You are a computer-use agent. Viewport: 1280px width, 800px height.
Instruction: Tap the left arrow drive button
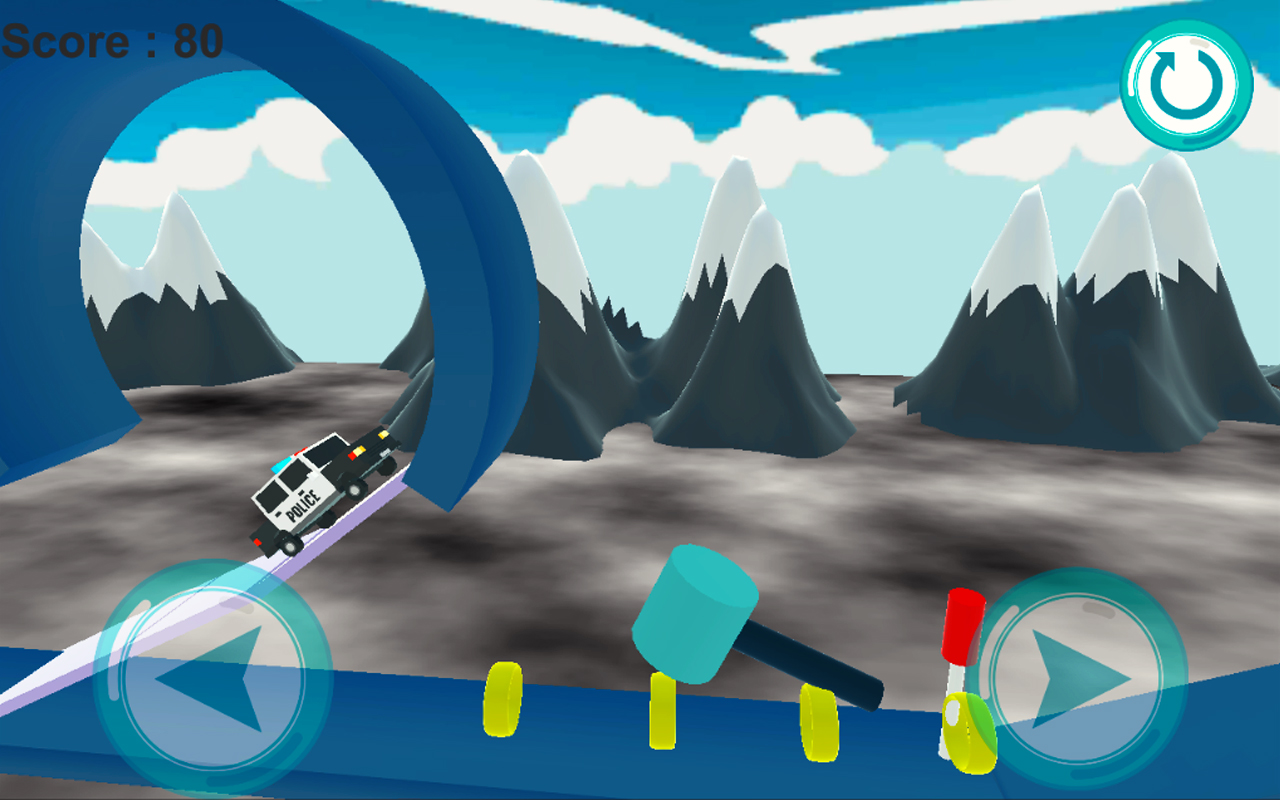[211, 677]
